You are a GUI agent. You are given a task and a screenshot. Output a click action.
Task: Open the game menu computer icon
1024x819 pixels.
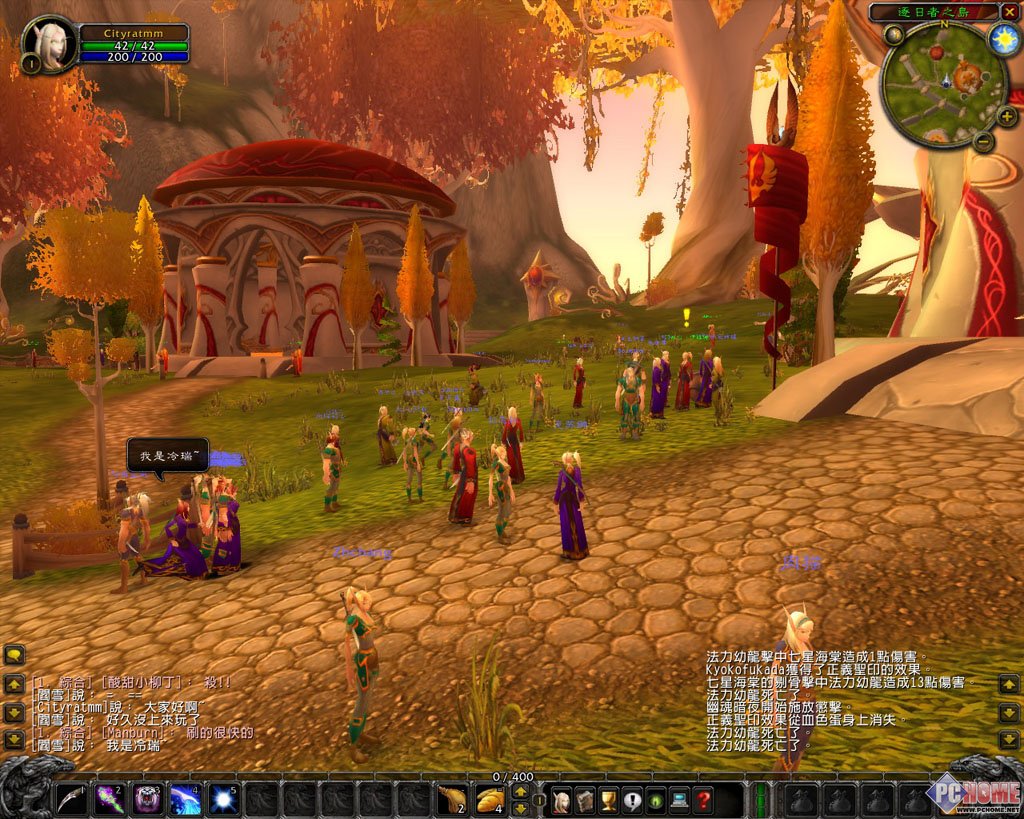[x=680, y=800]
